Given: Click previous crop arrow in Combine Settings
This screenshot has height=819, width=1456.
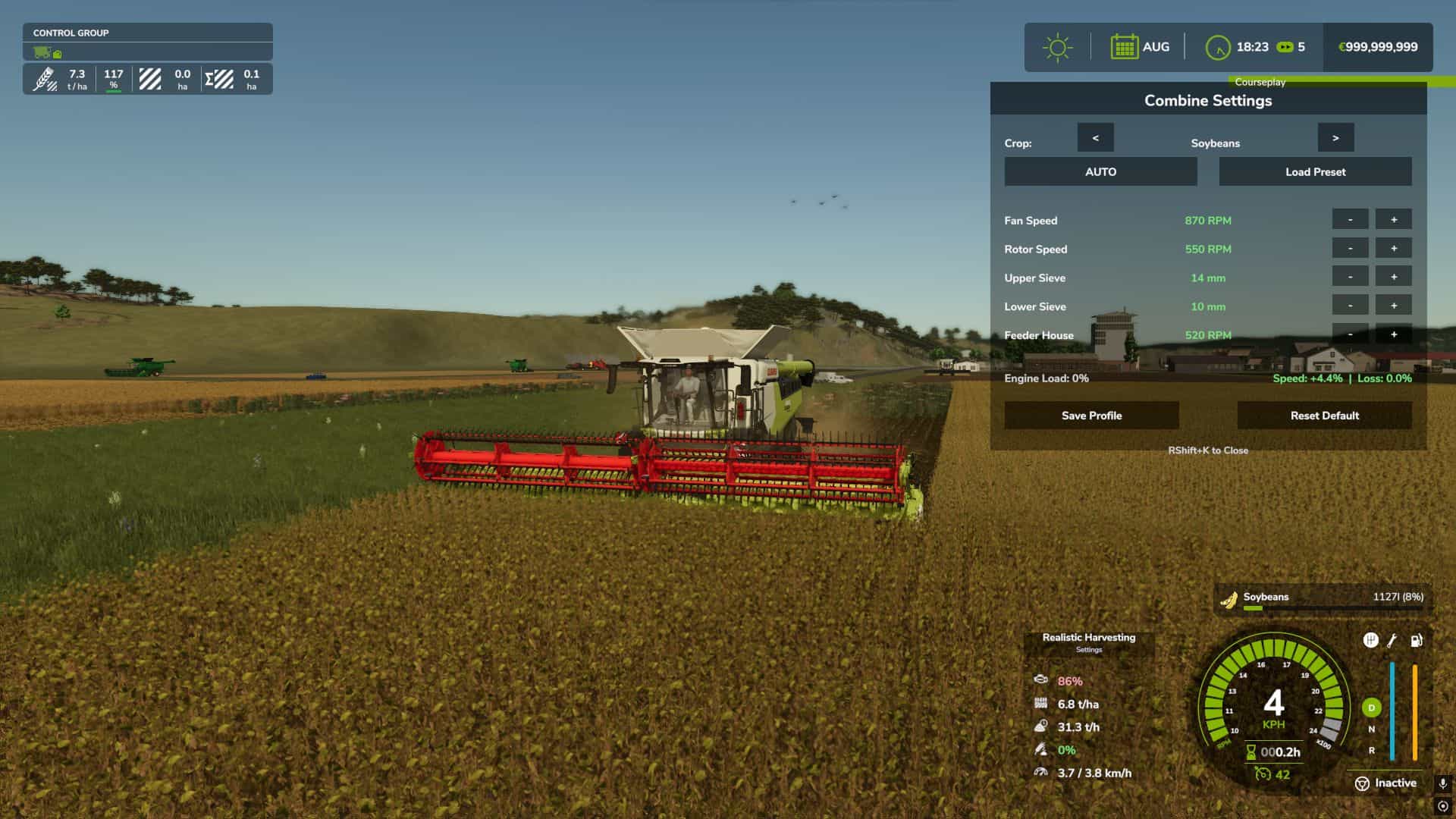Looking at the screenshot, I should coord(1095,137).
